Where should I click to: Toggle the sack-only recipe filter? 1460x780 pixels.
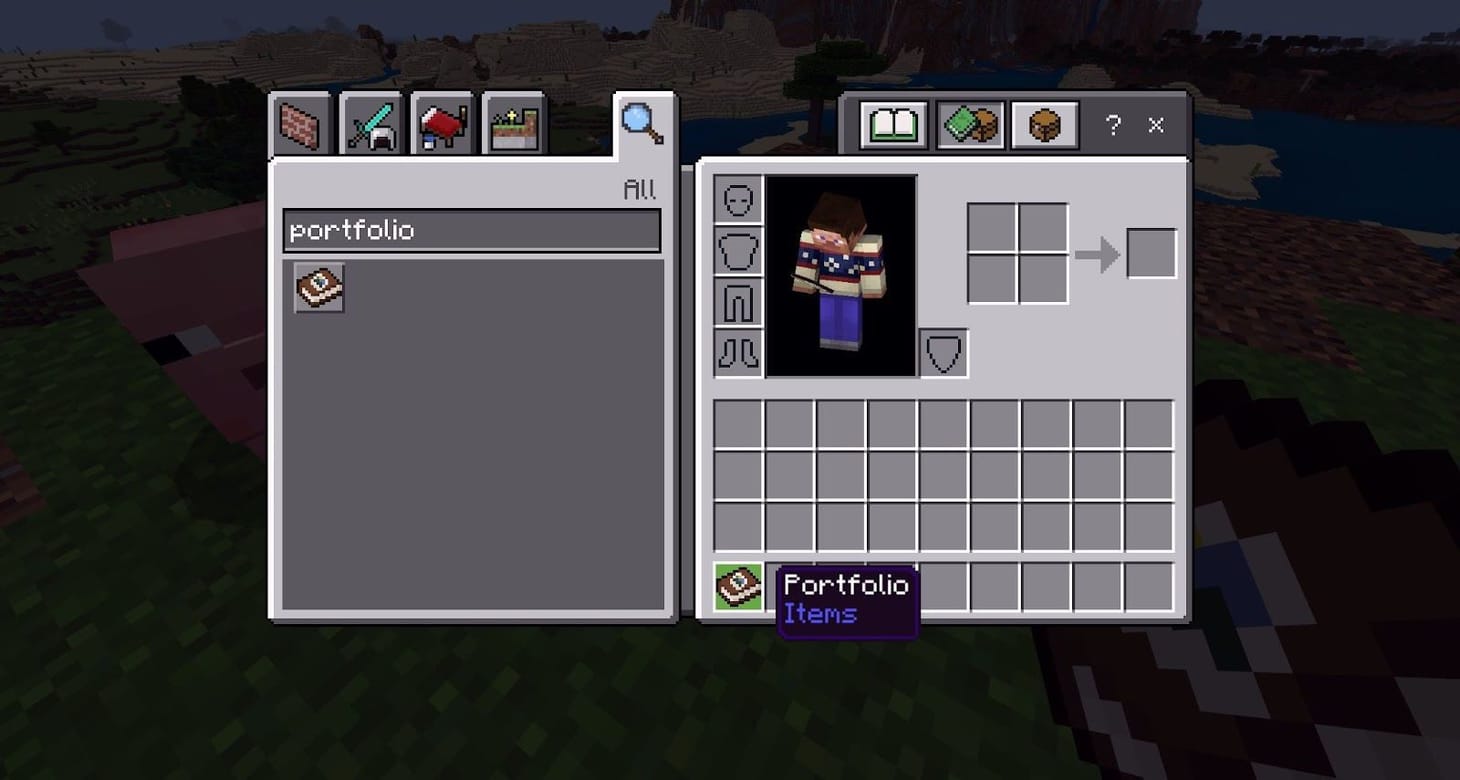(x=1043, y=124)
